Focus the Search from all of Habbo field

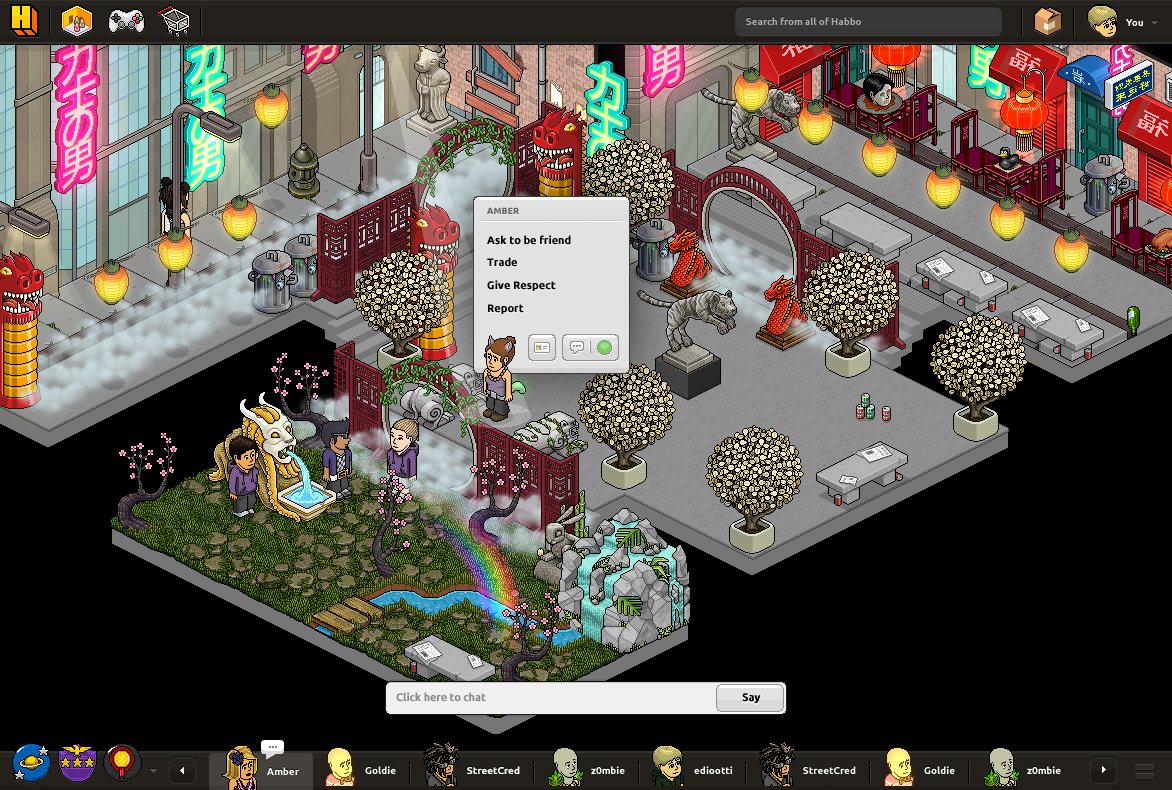(867, 22)
